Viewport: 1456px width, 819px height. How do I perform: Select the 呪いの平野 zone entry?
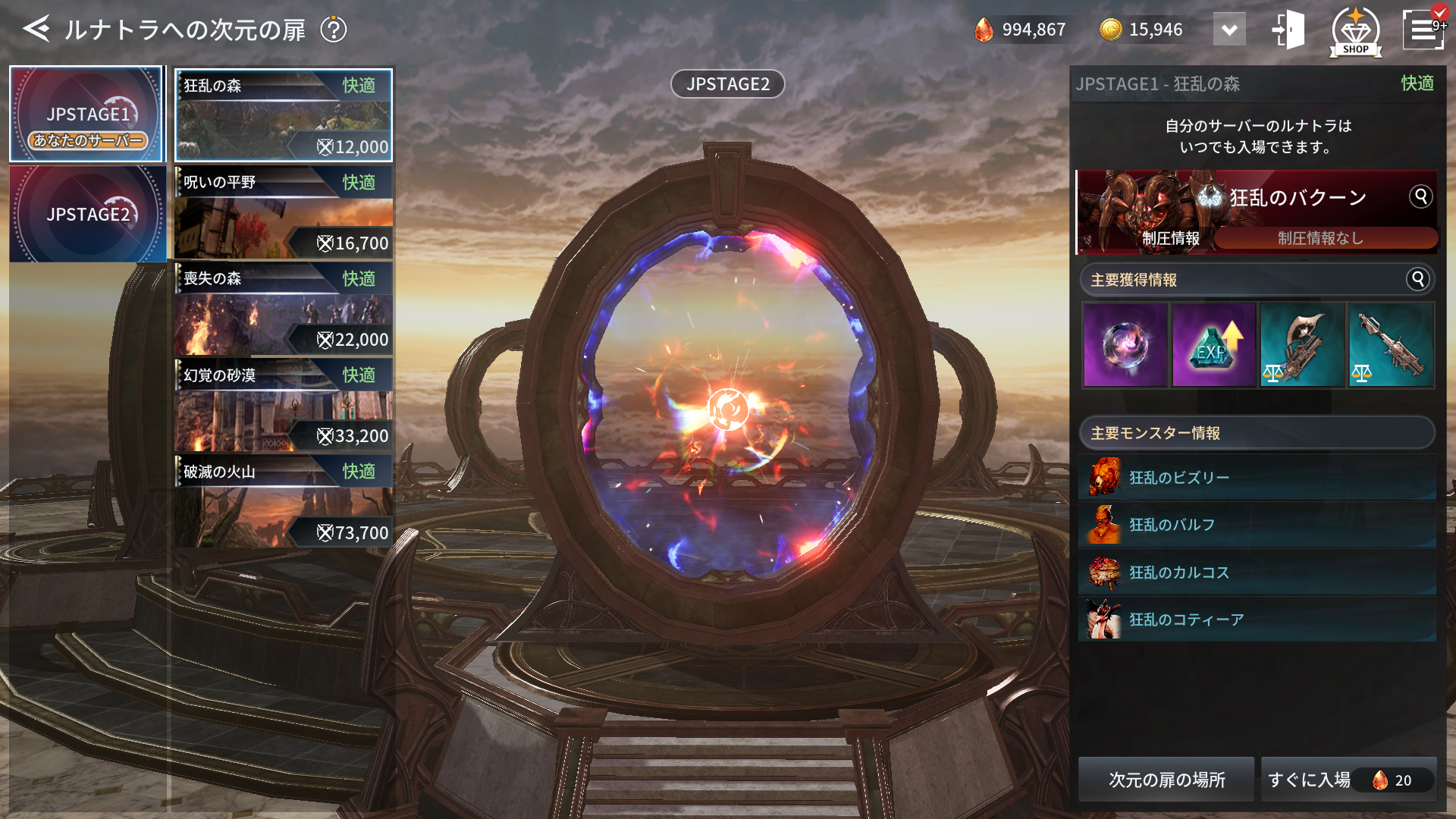[284, 212]
